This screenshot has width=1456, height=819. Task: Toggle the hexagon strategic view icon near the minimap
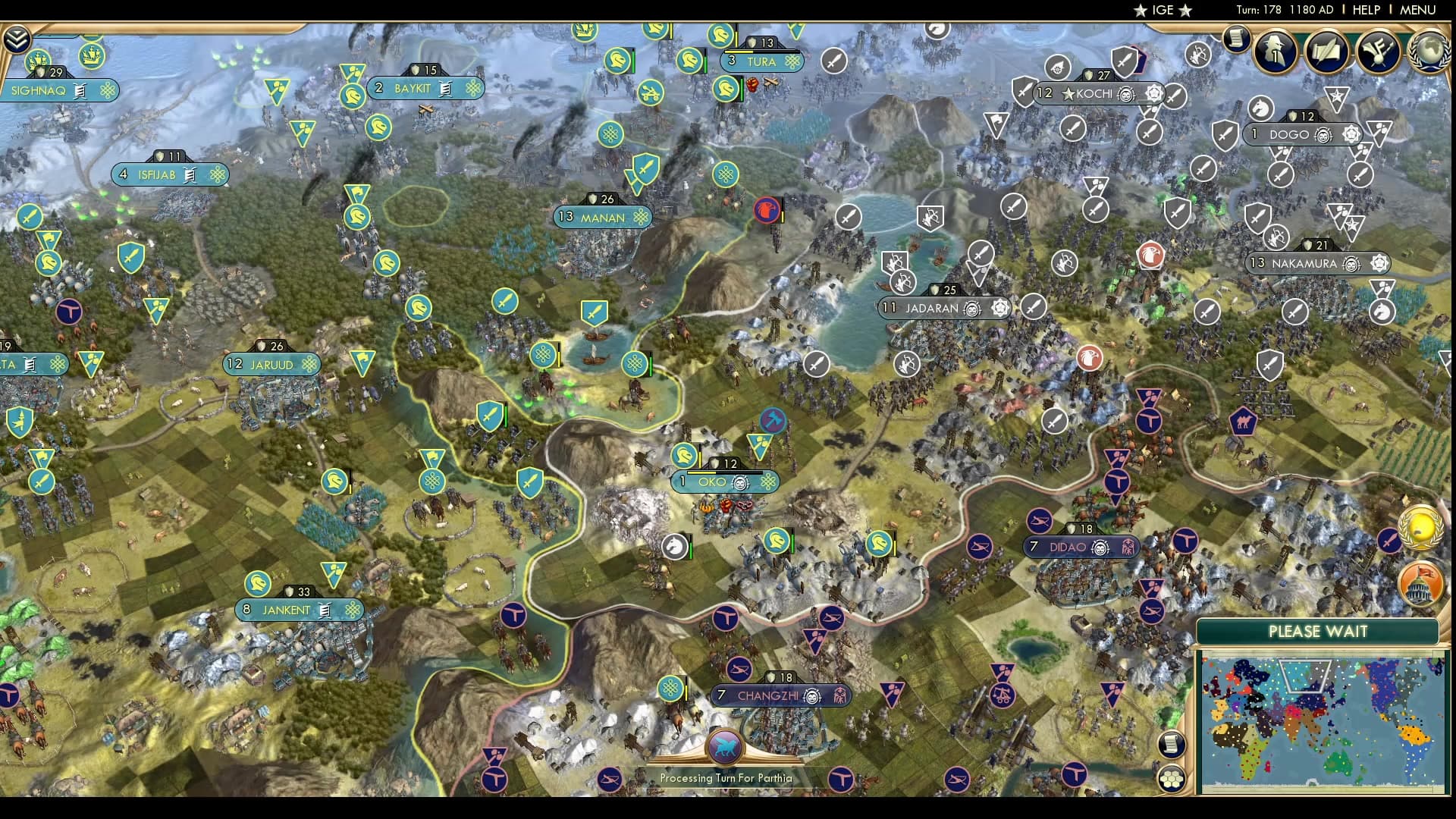tap(1172, 779)
